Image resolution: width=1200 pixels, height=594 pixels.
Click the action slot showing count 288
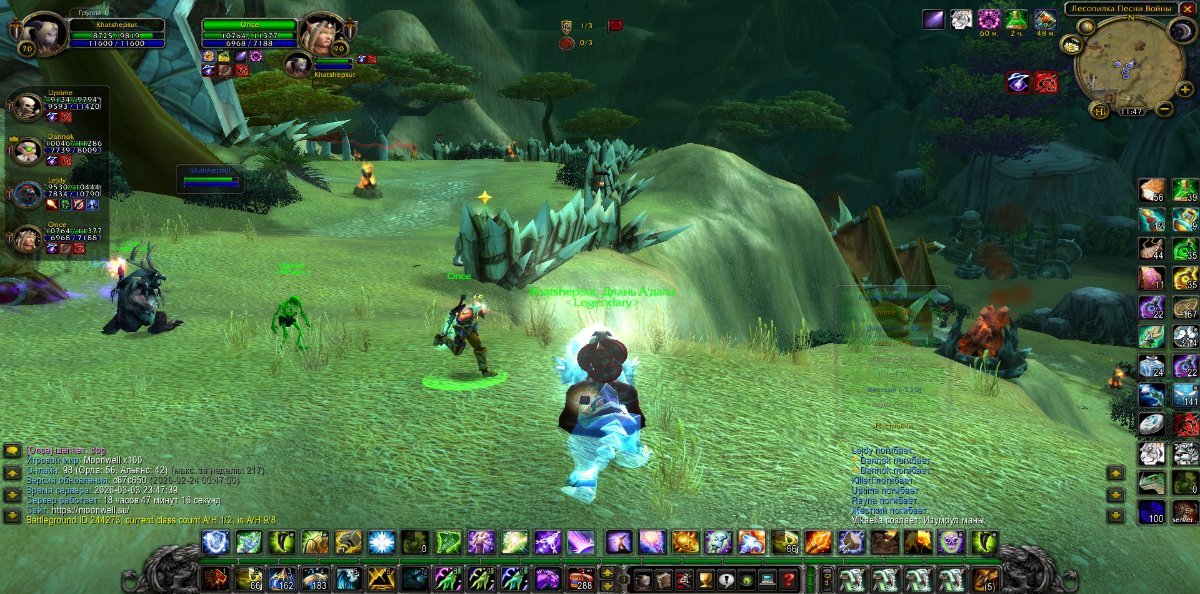tap(579, 579)
